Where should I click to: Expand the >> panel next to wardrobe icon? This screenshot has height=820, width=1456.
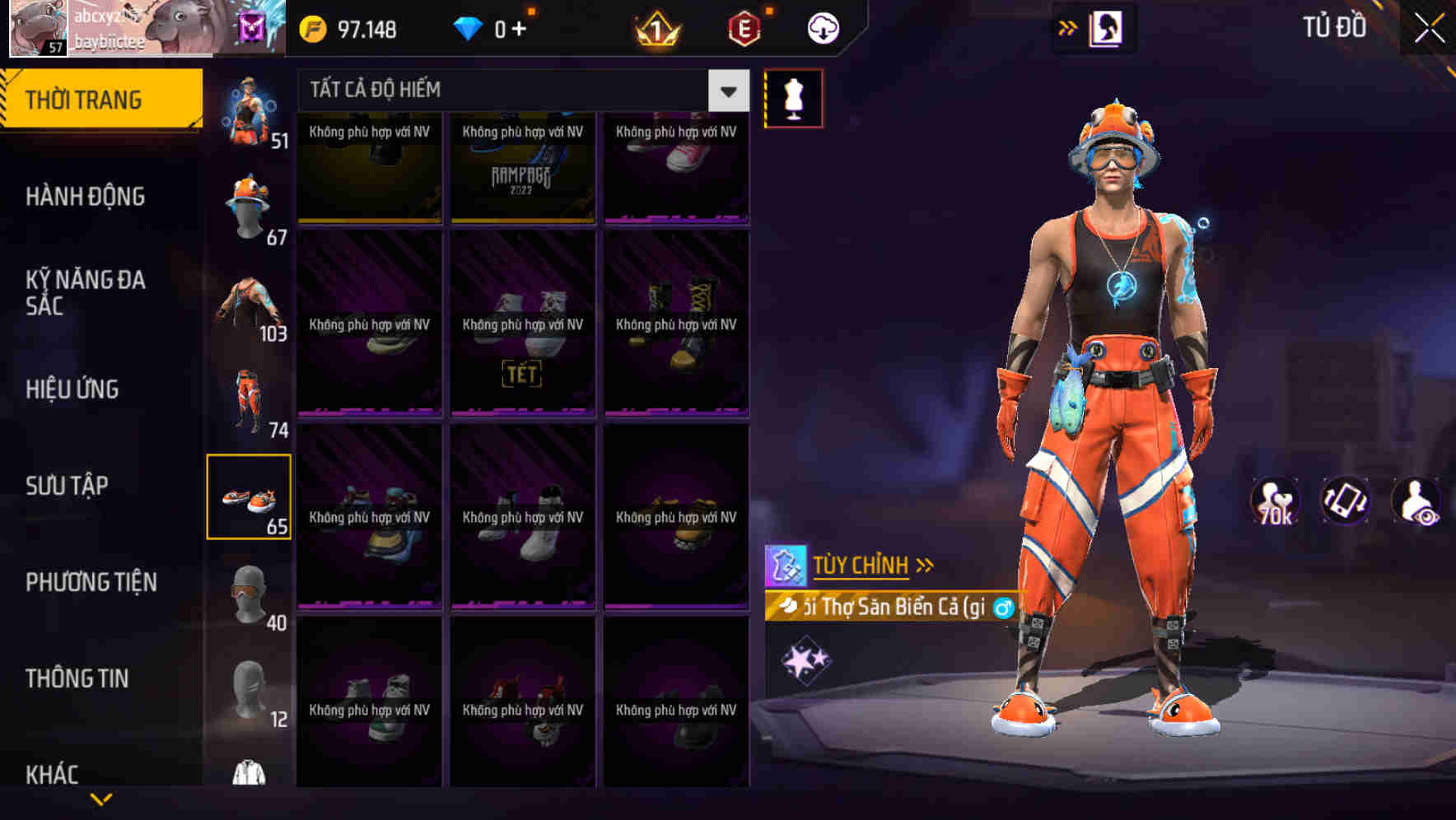click(1067, 26)
